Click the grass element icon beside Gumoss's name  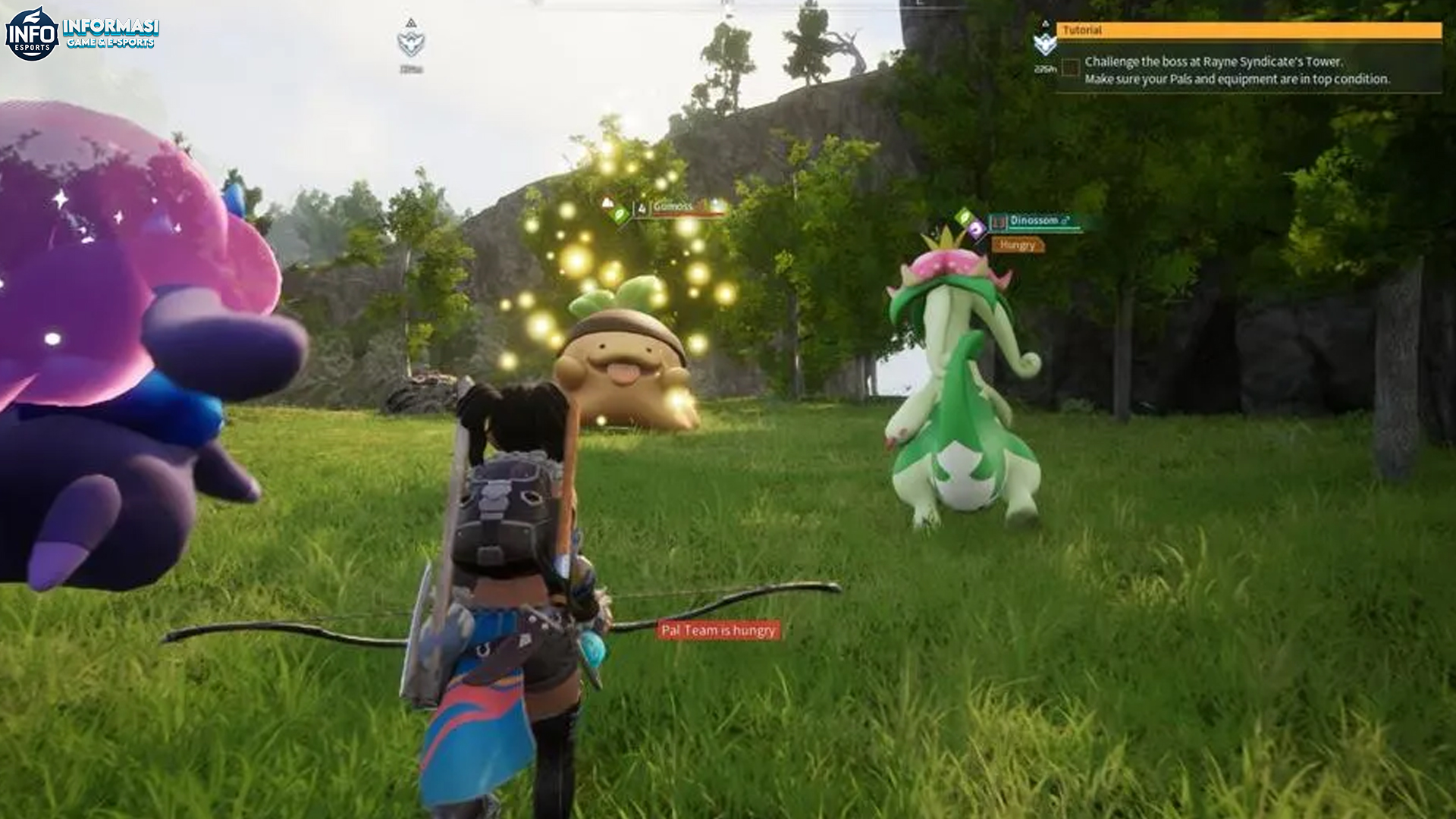(620, 214)
